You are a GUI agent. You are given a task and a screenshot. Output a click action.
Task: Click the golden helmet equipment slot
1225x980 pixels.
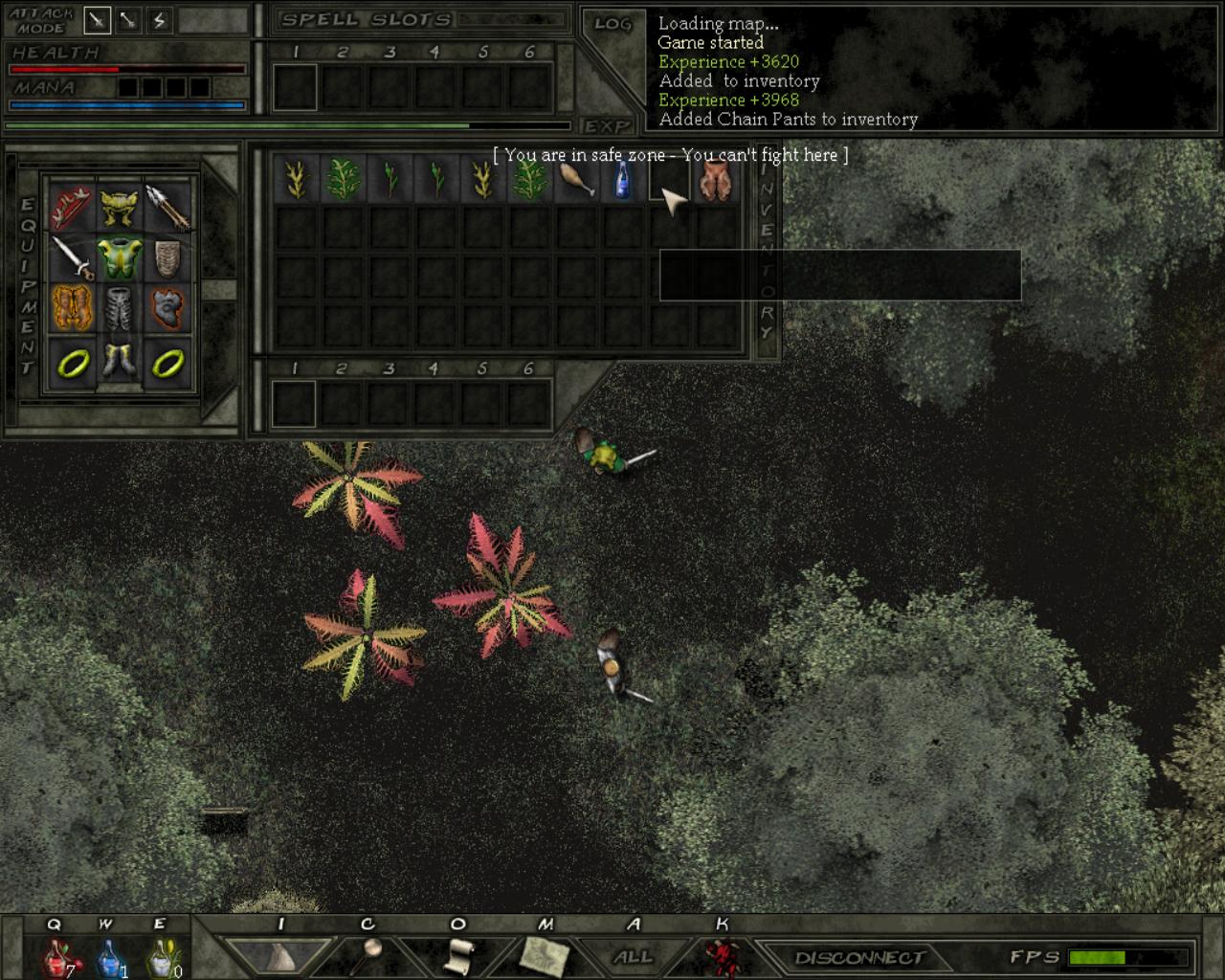click(x=120, y=206)
